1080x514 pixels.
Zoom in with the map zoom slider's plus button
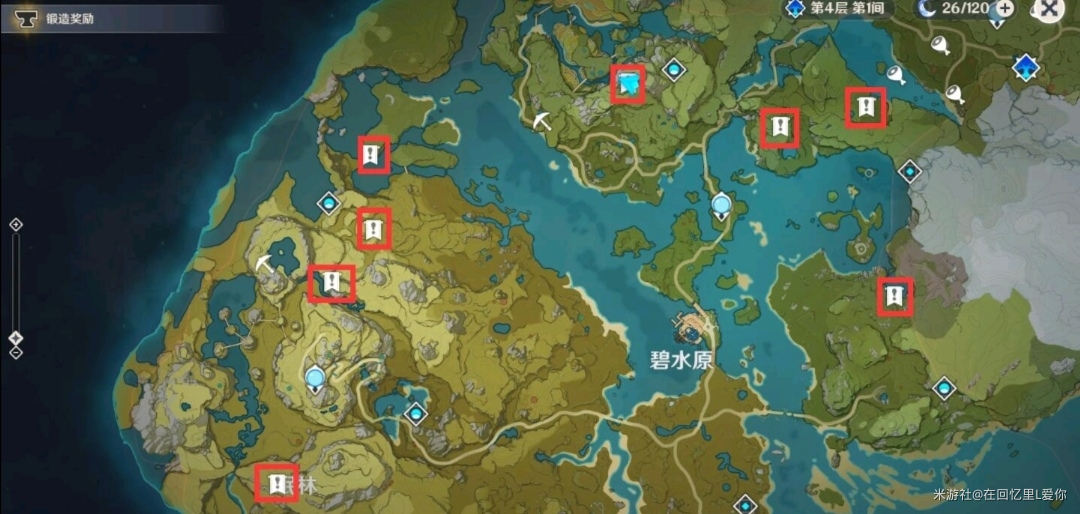[15, 225]
